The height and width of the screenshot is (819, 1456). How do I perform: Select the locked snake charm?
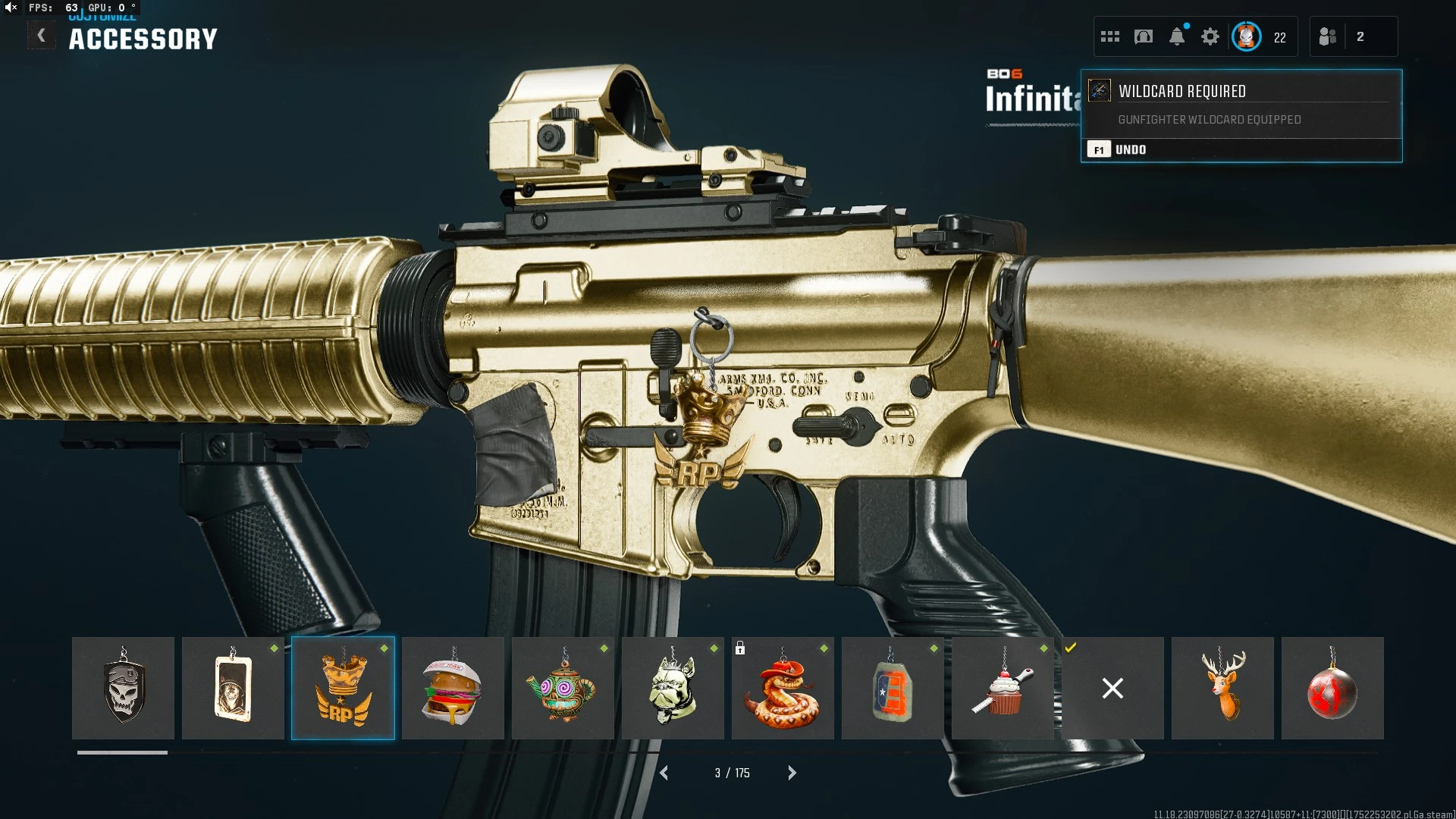pos(783,688)
